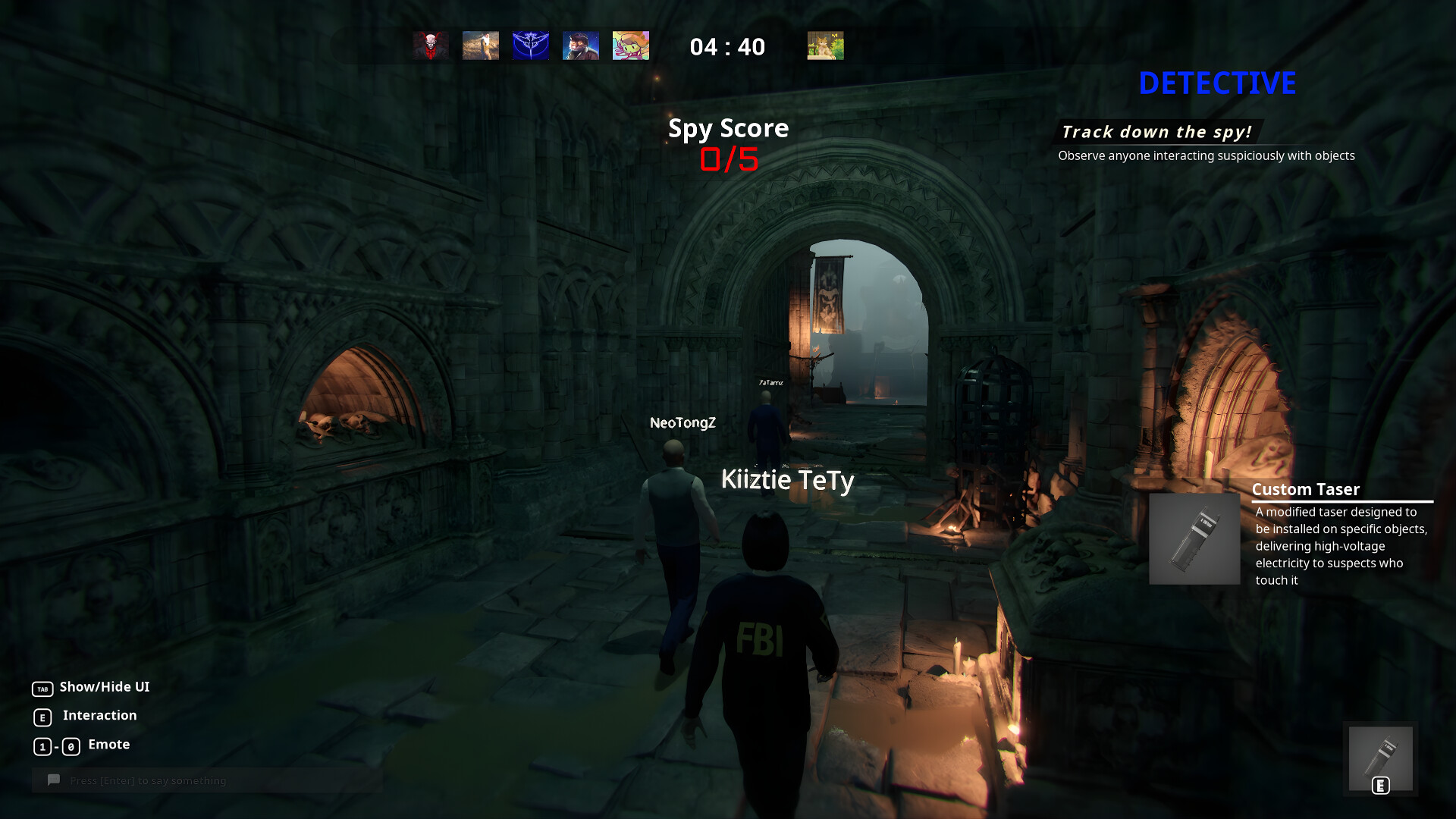Click the chat message bubble icon
This screenshot has height=819, width=1456.
(x=52, y=780)
